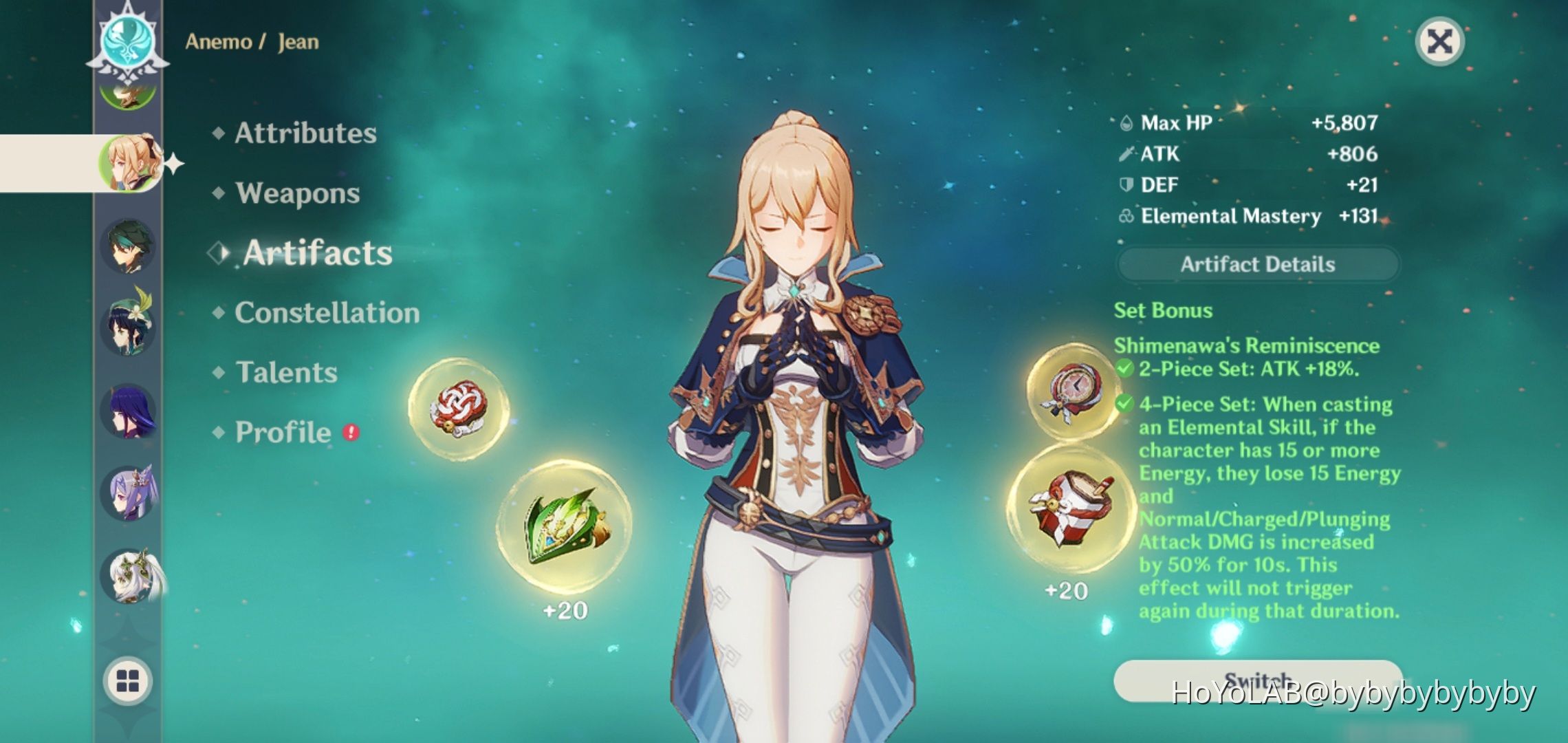Image resolution: width=1568 pixels, height=743 pixels.
Task: Click the Artifact Details button
Action: point(1258,265)
